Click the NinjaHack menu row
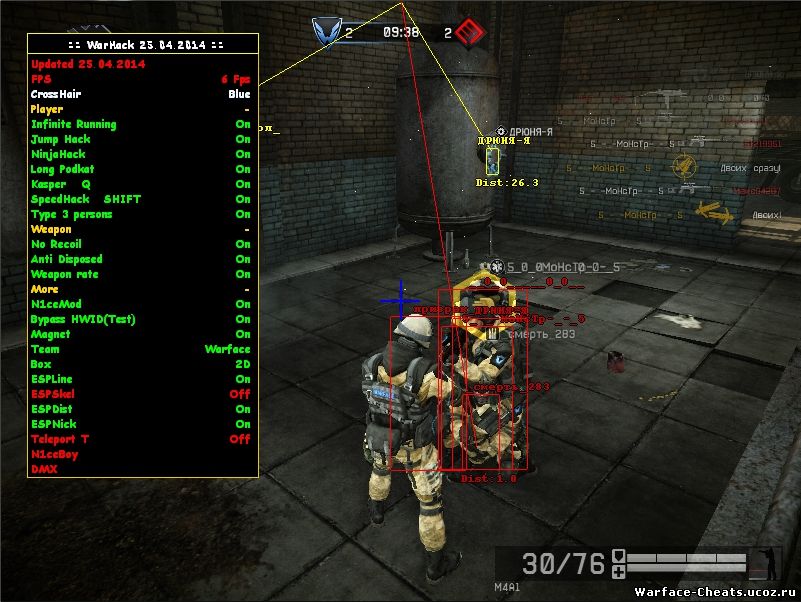This screenshot has width=801, height=602. click(x=140, y=154)
